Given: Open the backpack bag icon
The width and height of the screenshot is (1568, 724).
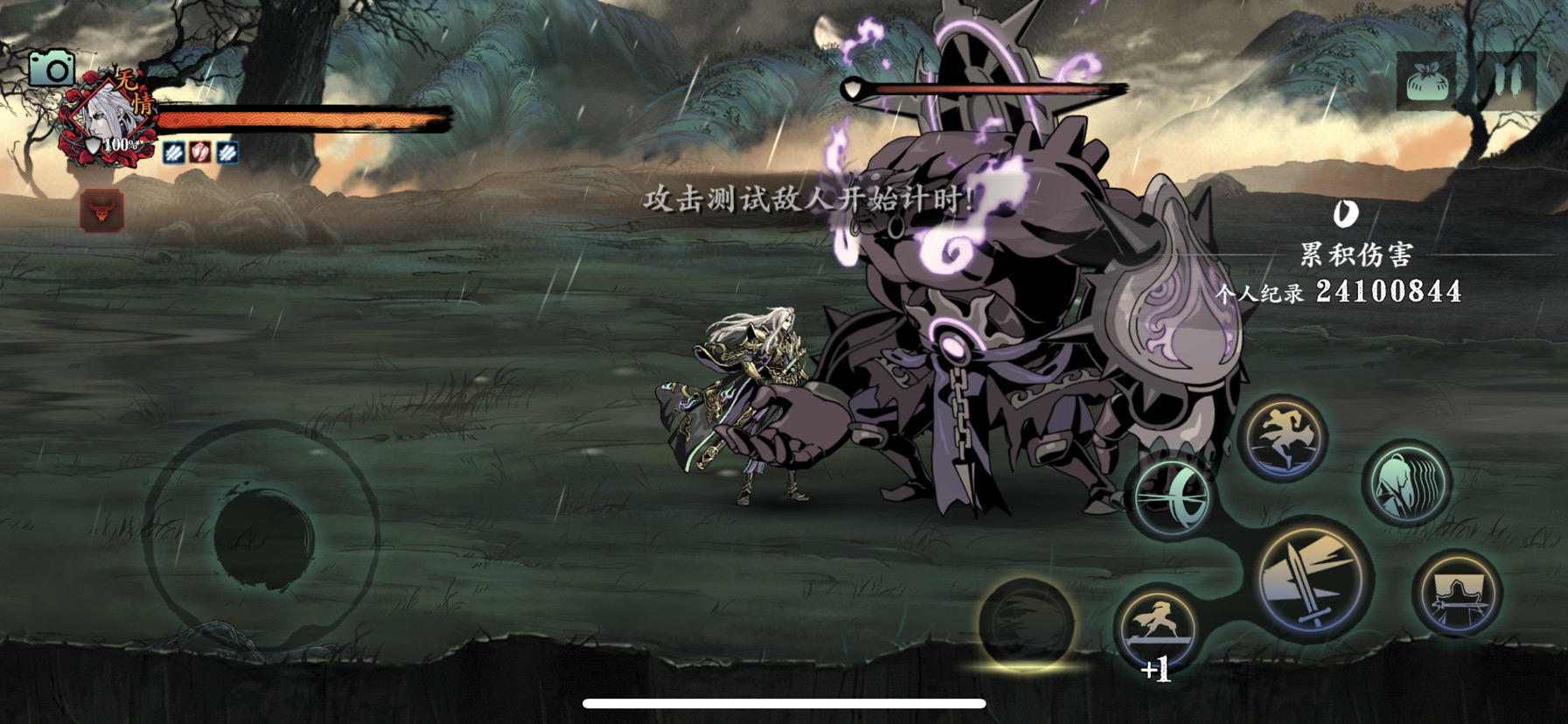Looking at the screenshot, I should click(x=1426, y=80).
